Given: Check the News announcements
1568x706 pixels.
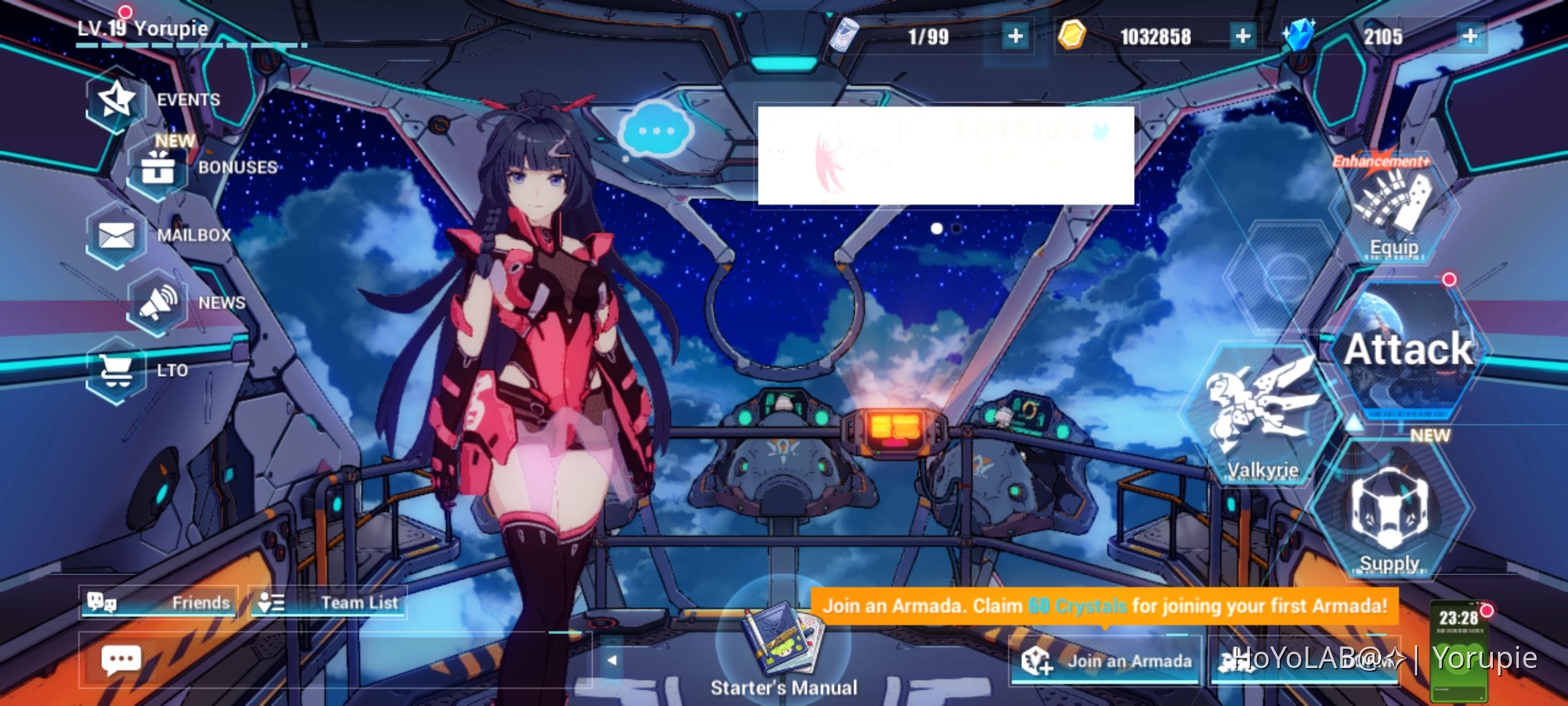Looking at the screenshot, I should tap(157, 302).
